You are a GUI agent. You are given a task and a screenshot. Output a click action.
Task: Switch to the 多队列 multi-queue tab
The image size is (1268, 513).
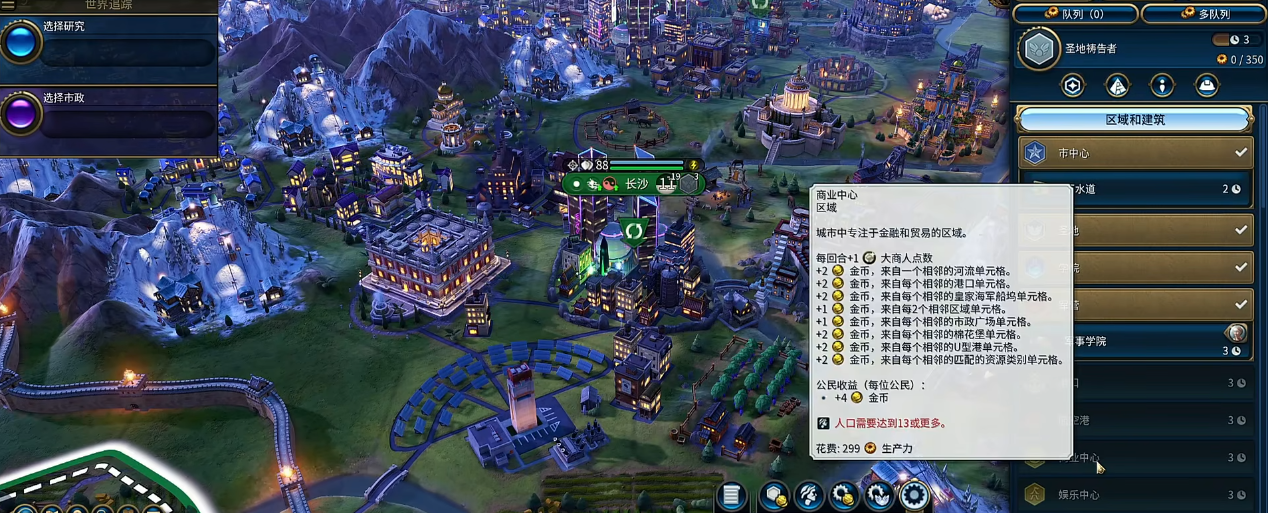(1203, 14)
